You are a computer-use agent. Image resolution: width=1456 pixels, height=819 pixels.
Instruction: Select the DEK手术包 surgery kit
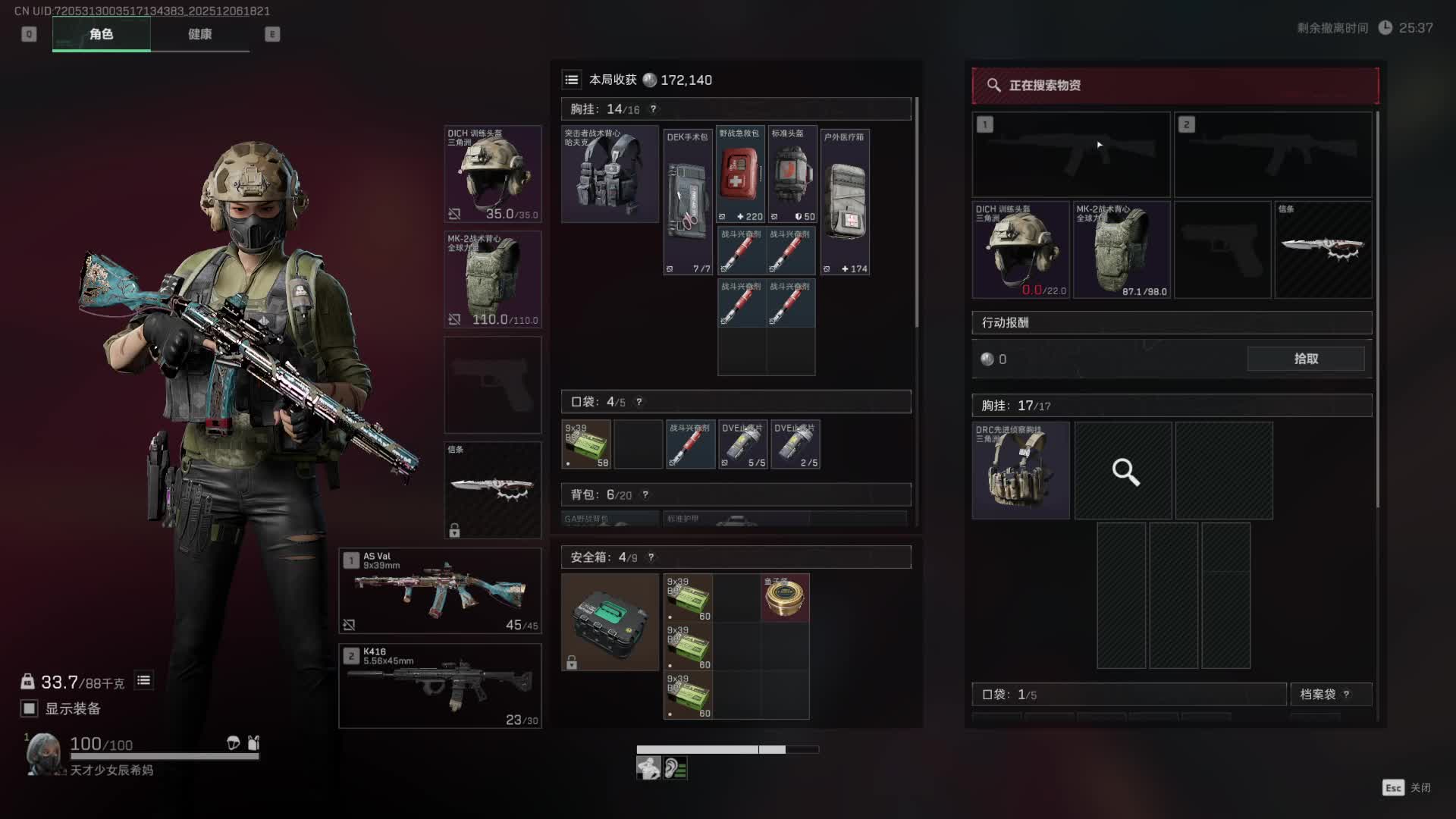688,202
